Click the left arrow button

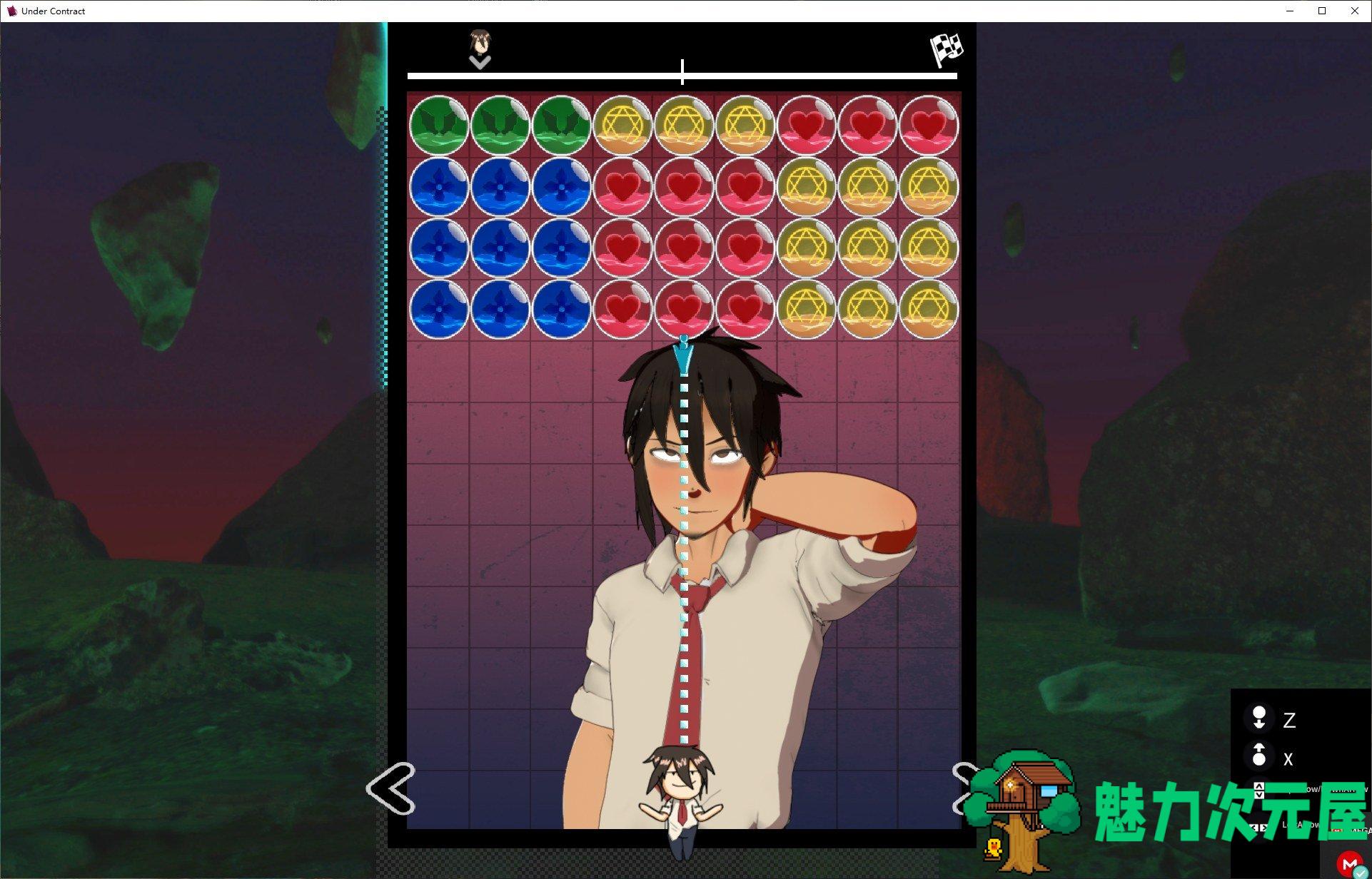click(x=390, y=788)
